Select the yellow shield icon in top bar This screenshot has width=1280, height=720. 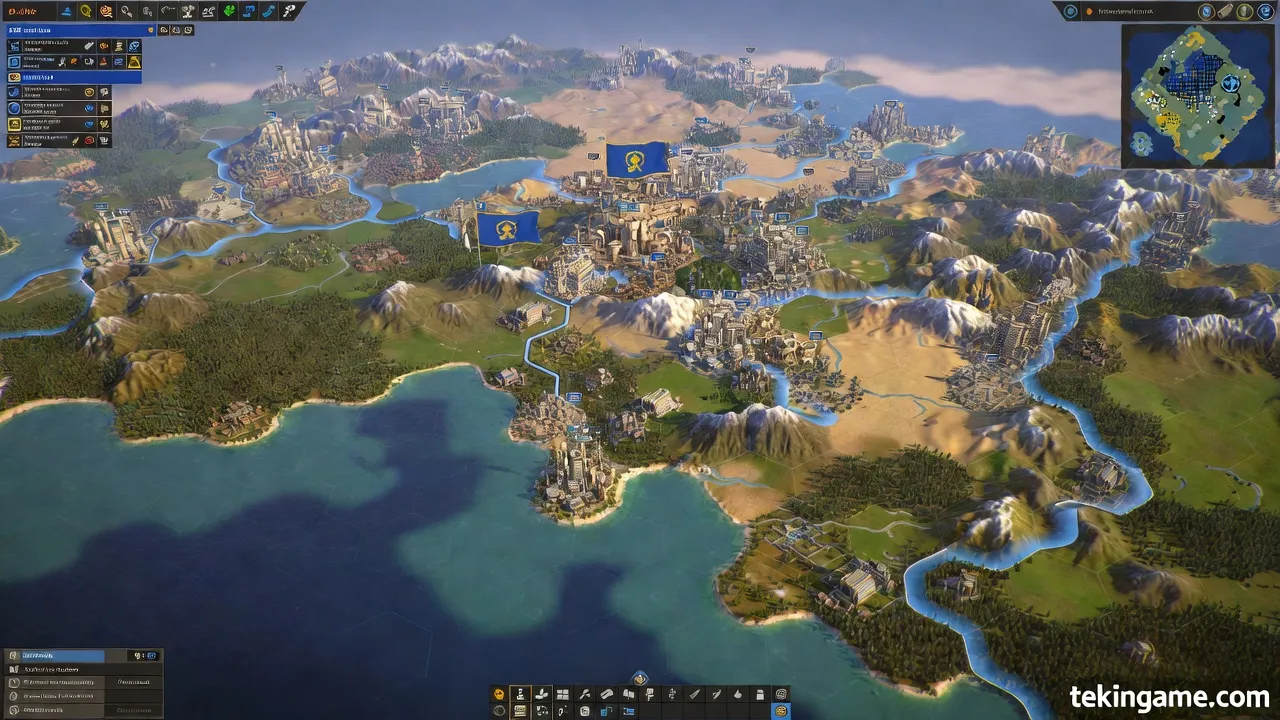click(x=86, y=11)
